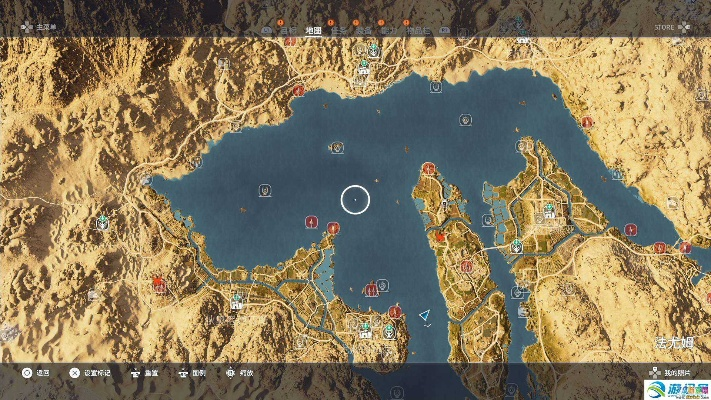
Task: Exit the map with 退出
Action: click(36, 373)
